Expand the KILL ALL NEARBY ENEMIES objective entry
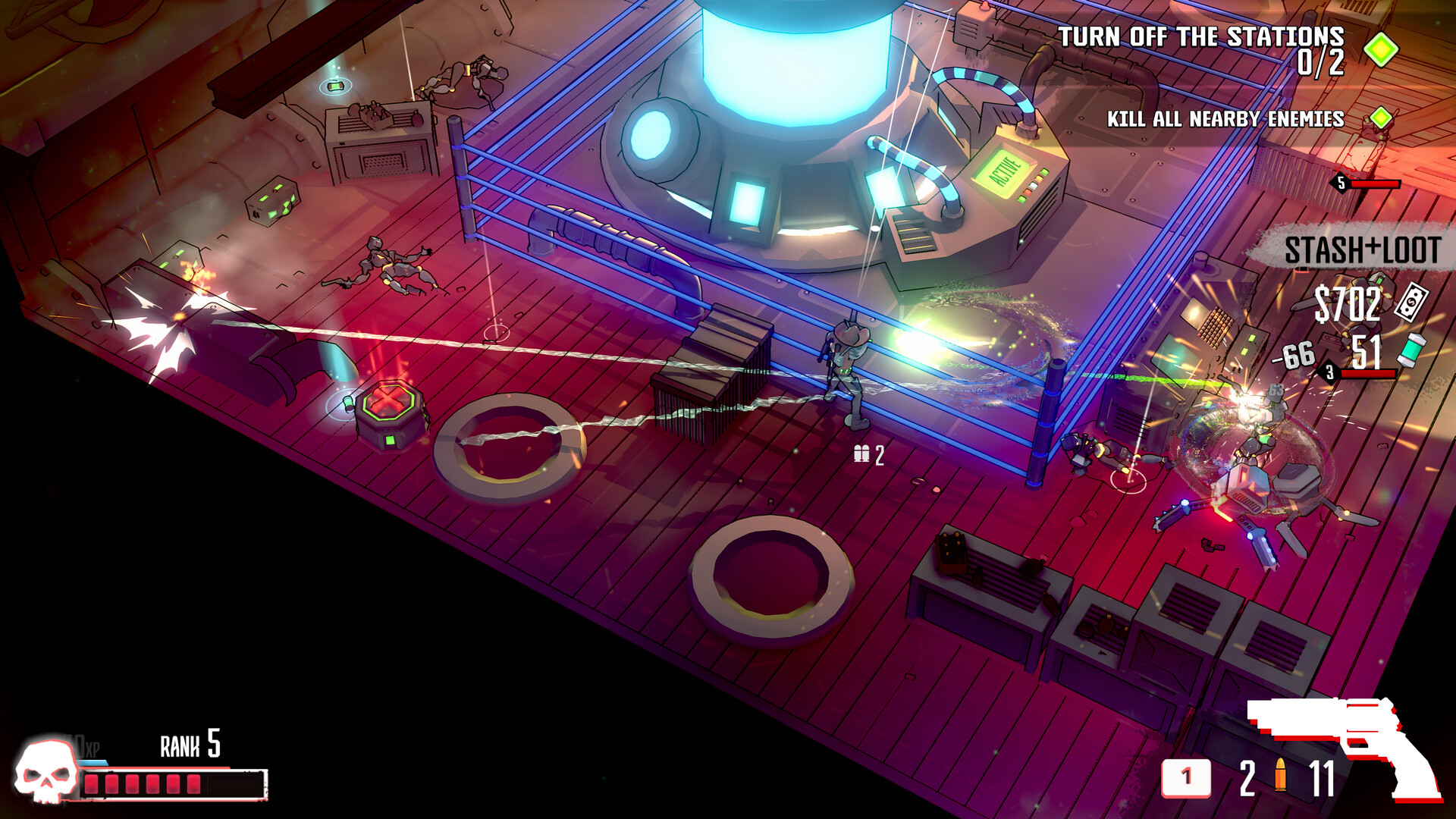This screenshot has height=819, width=1456. click(x=1224, y=118)
